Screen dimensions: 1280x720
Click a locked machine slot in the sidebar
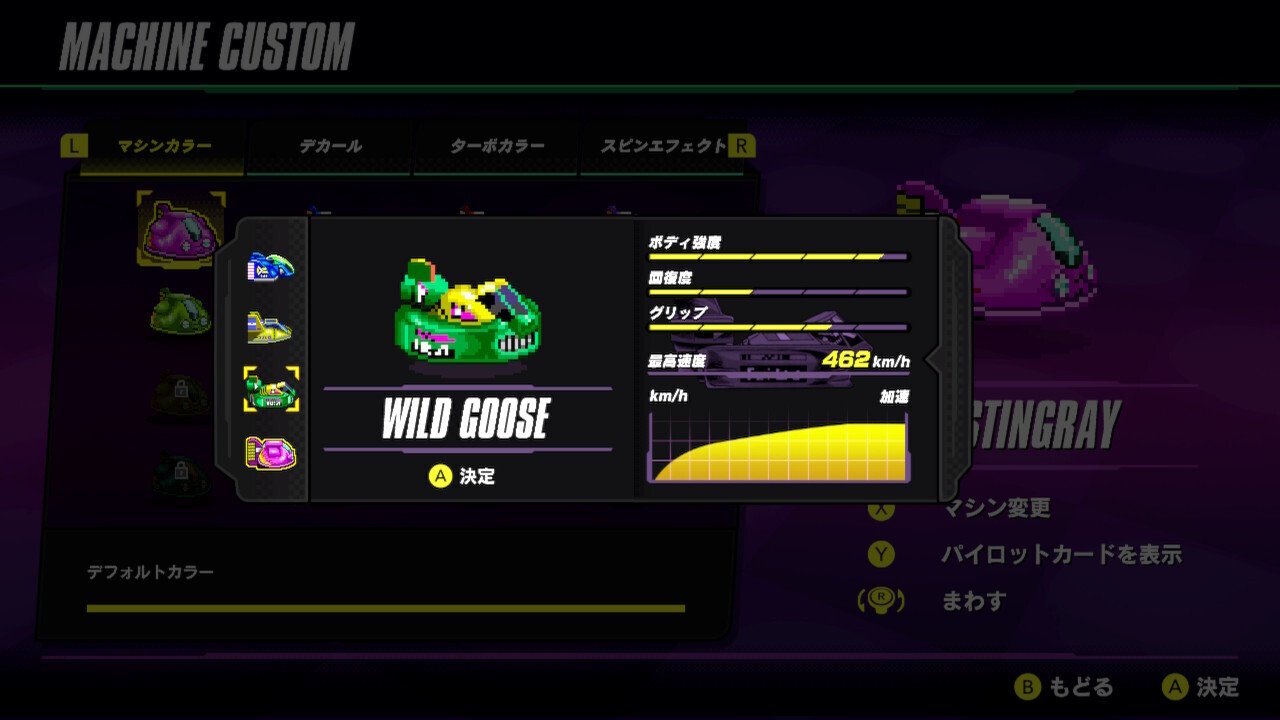(x=178, y=389)
